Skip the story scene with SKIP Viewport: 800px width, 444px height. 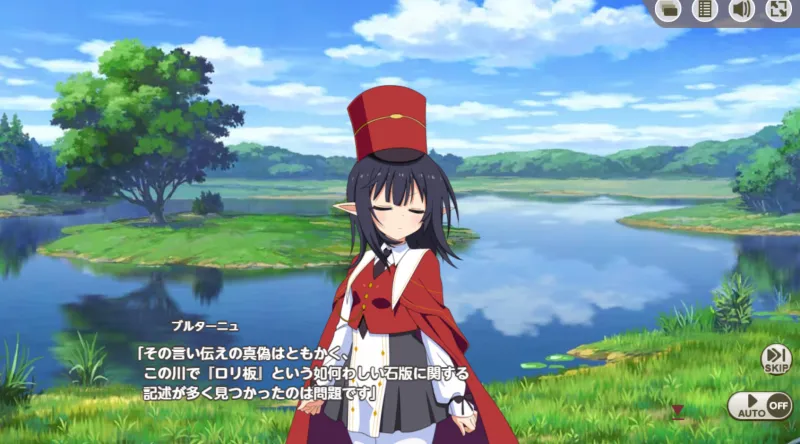[776, 358]
